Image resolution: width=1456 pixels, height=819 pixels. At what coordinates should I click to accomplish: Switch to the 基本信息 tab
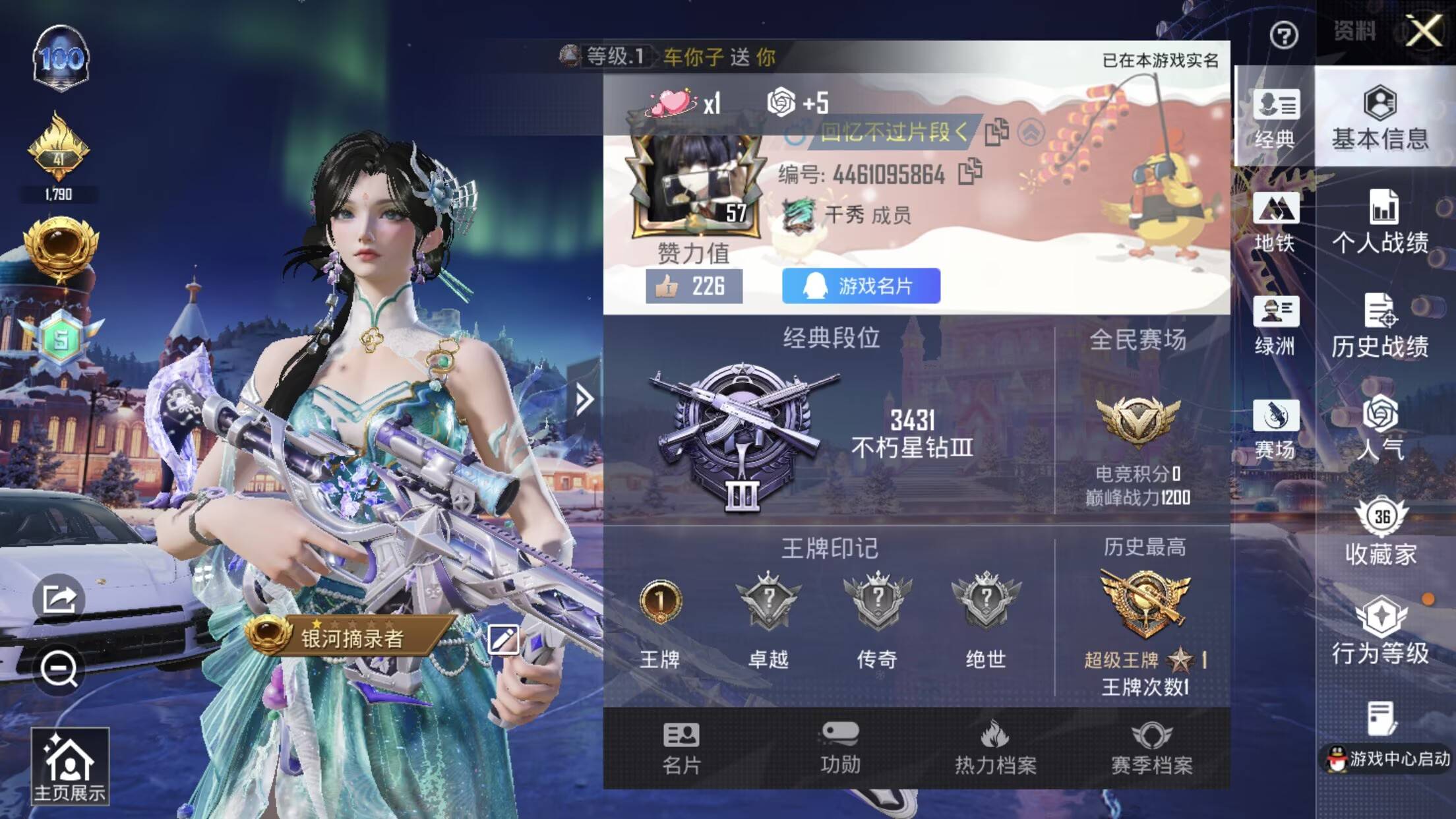pos(1380,117)
